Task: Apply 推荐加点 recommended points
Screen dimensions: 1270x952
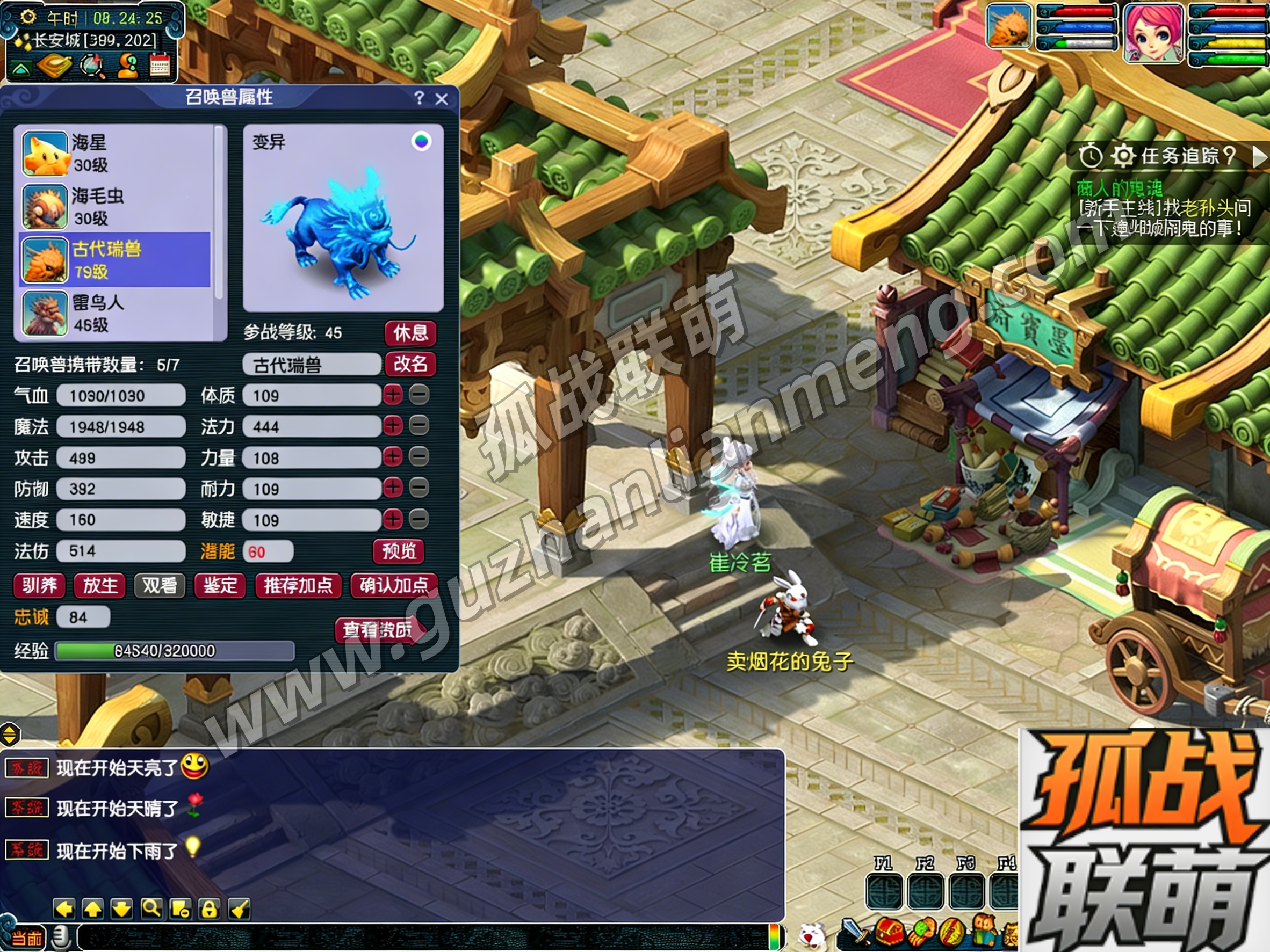Action: [x=298, y=585]
